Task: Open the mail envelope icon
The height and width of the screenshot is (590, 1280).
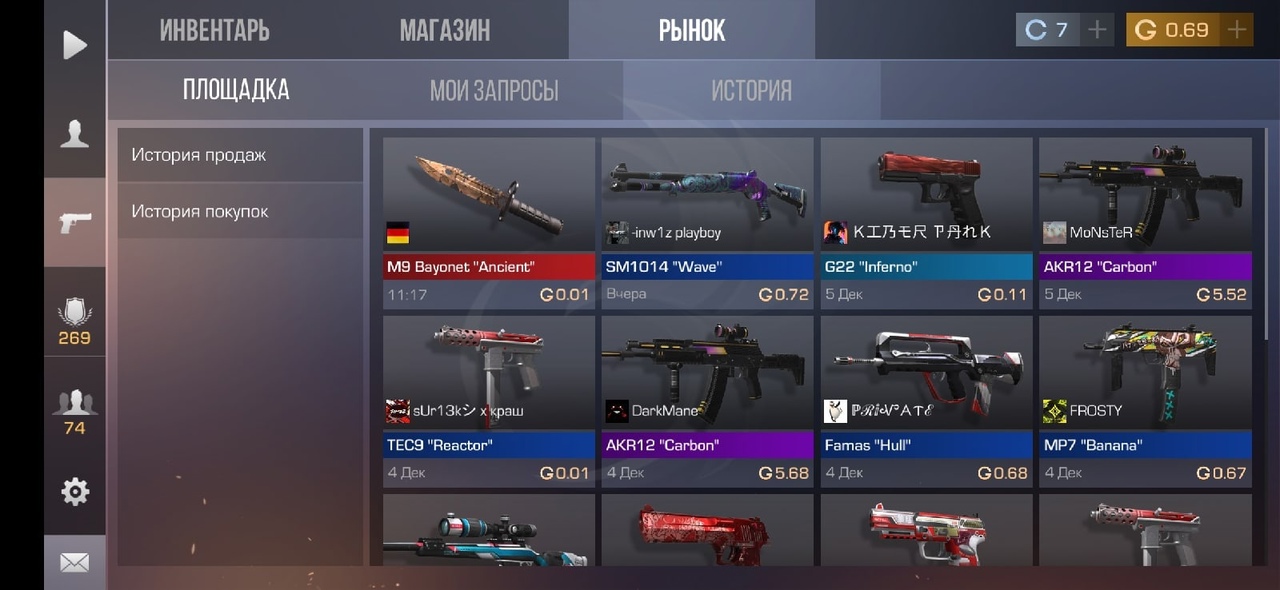Action: click(x=75, y=563)
